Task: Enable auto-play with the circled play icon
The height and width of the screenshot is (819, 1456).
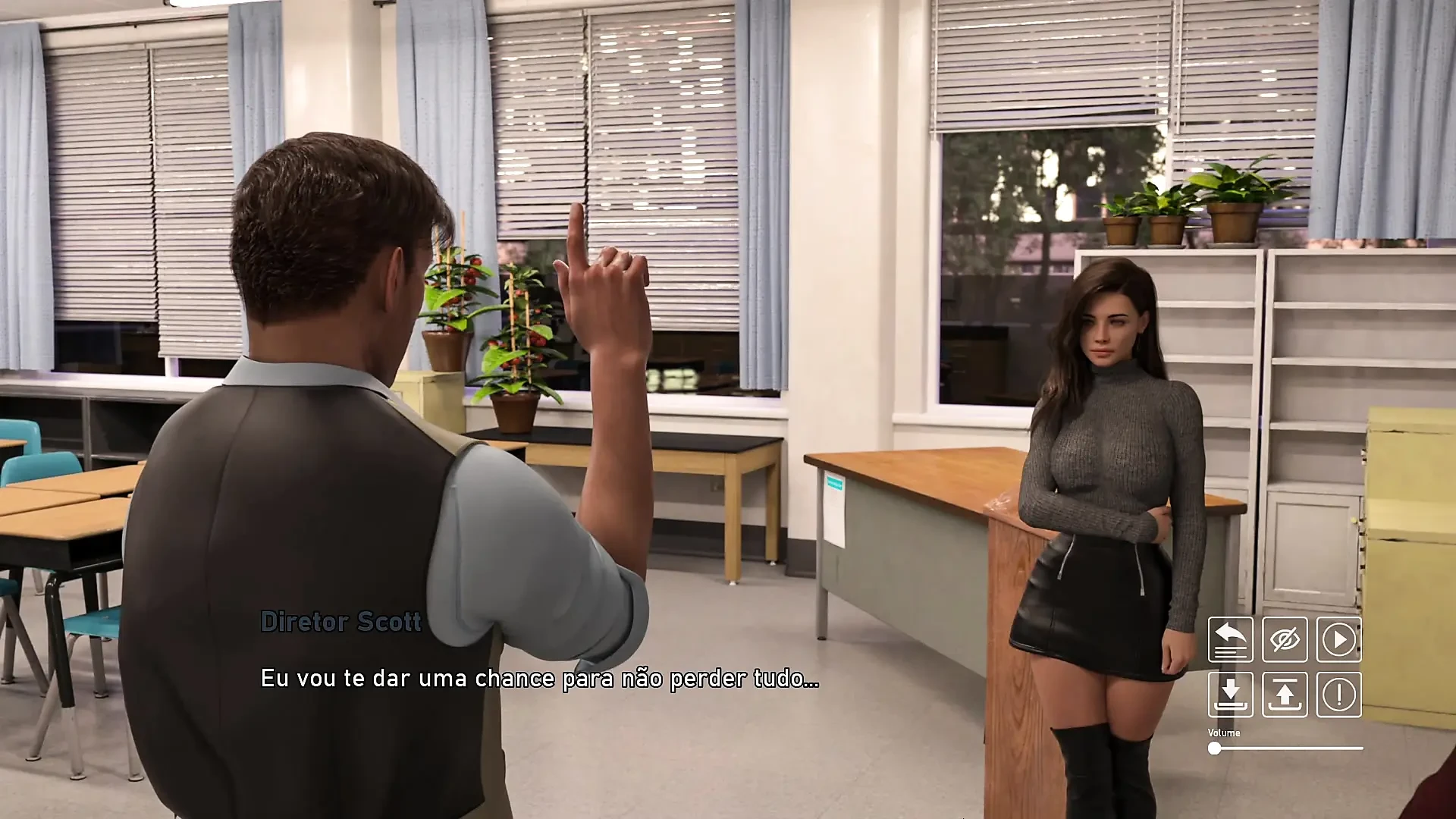Action: 1338,639
